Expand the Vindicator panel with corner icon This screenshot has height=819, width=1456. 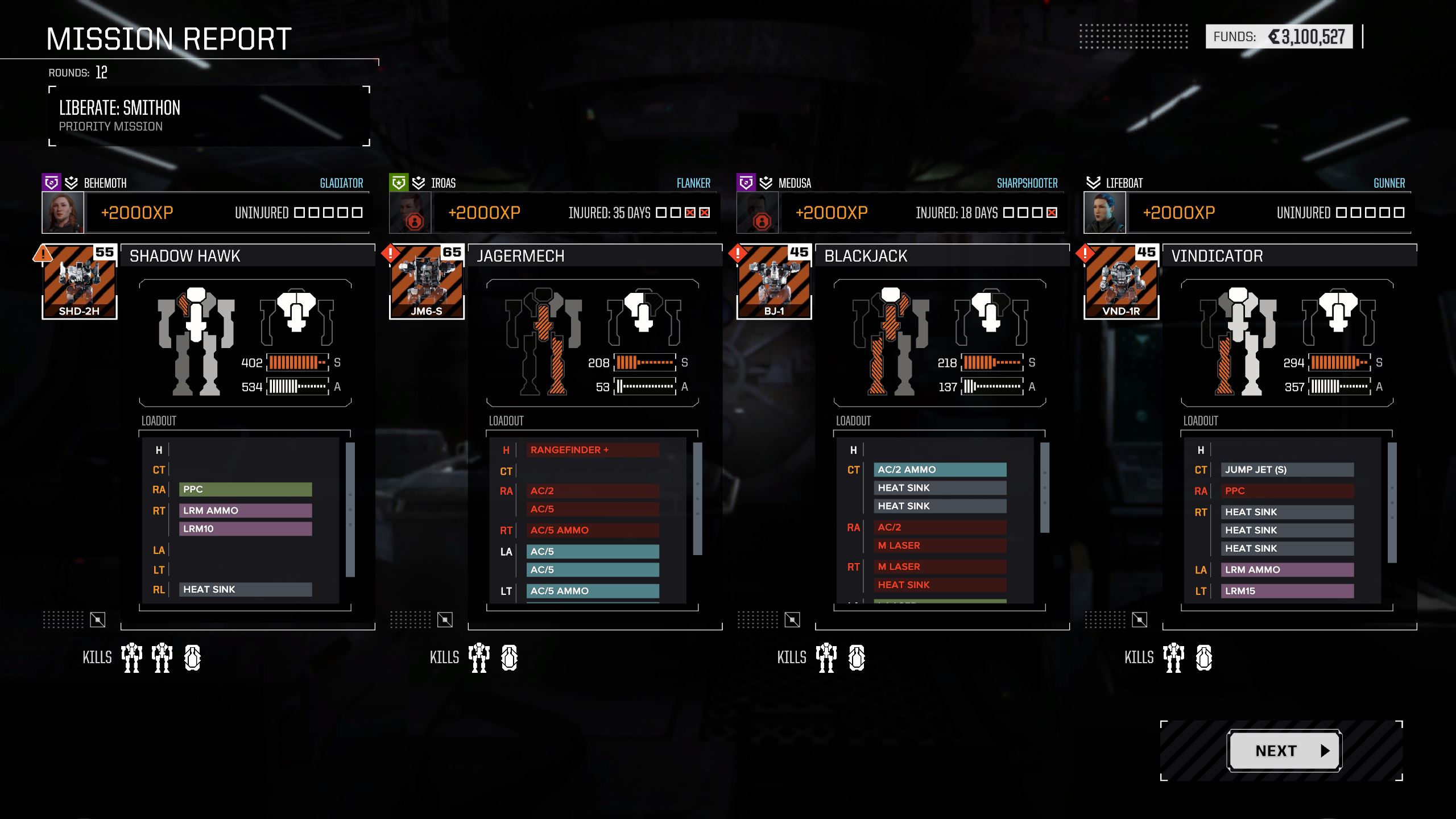coord(1139,620)
